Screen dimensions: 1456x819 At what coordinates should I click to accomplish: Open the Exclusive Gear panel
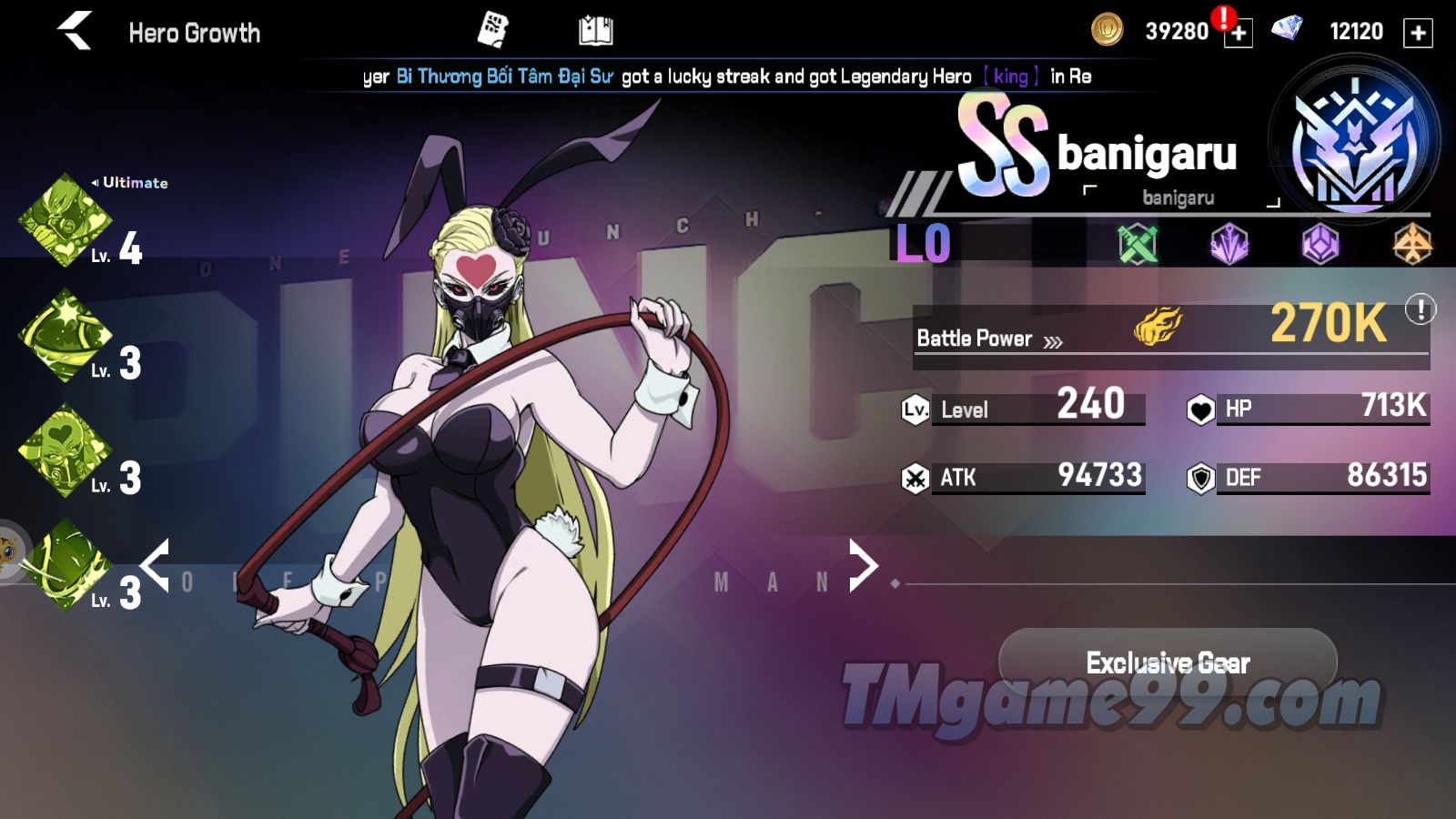tap(1168, 662)
